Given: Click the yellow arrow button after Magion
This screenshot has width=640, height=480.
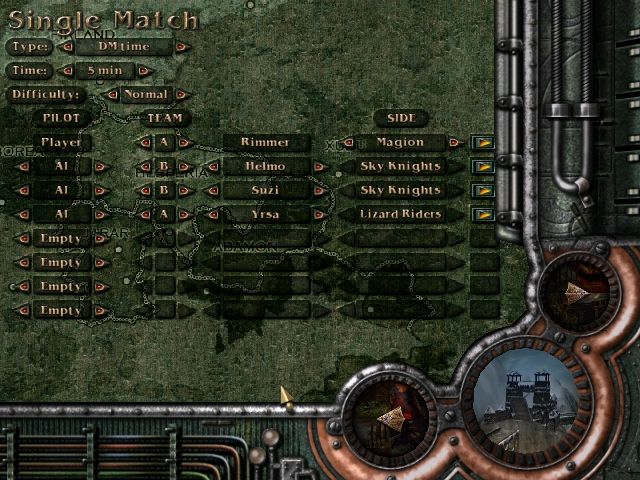Looking at the screenshot, I should 484,143.
